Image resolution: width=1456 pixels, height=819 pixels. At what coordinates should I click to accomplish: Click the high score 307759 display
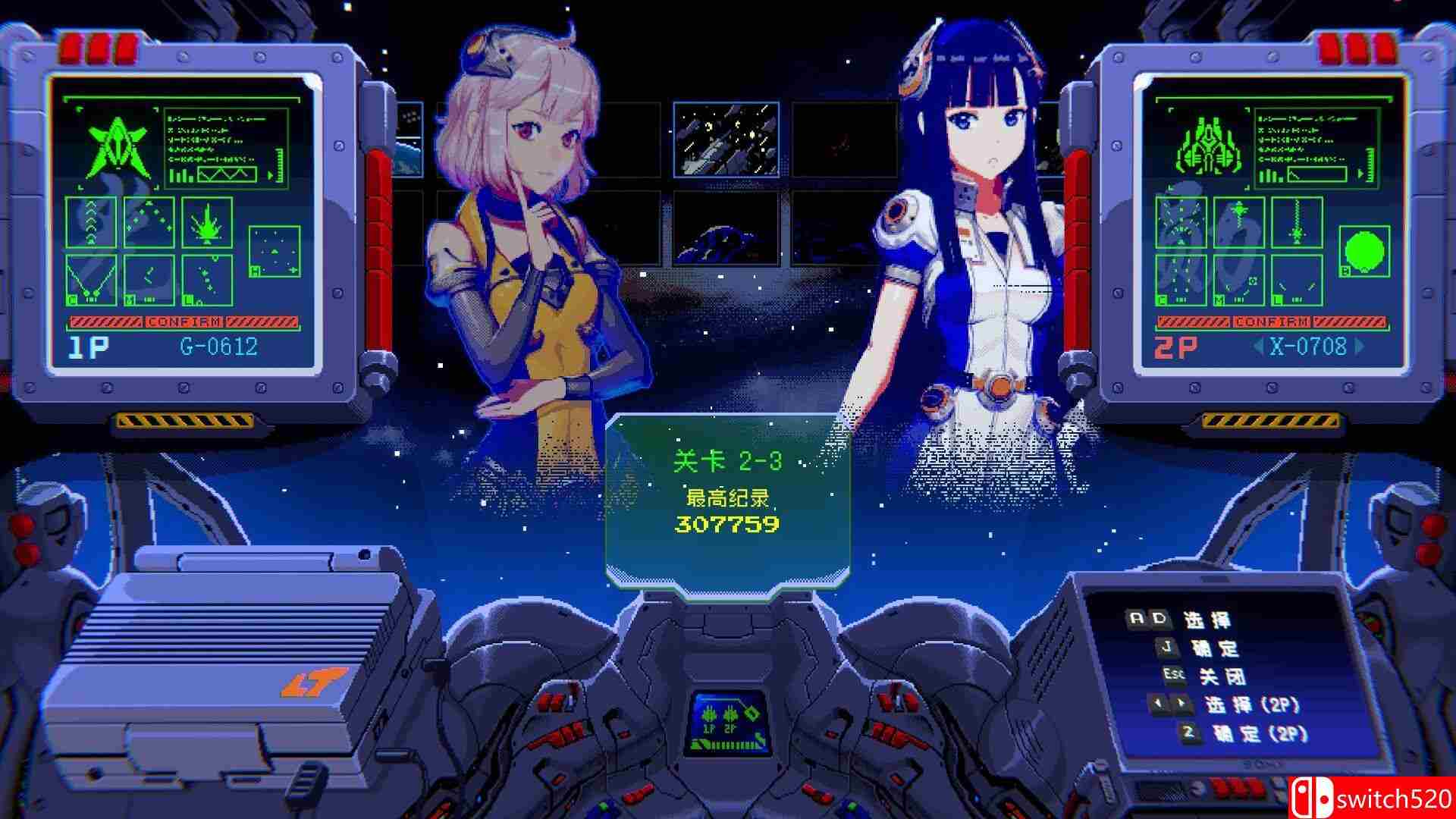click(x=728, y=523)
